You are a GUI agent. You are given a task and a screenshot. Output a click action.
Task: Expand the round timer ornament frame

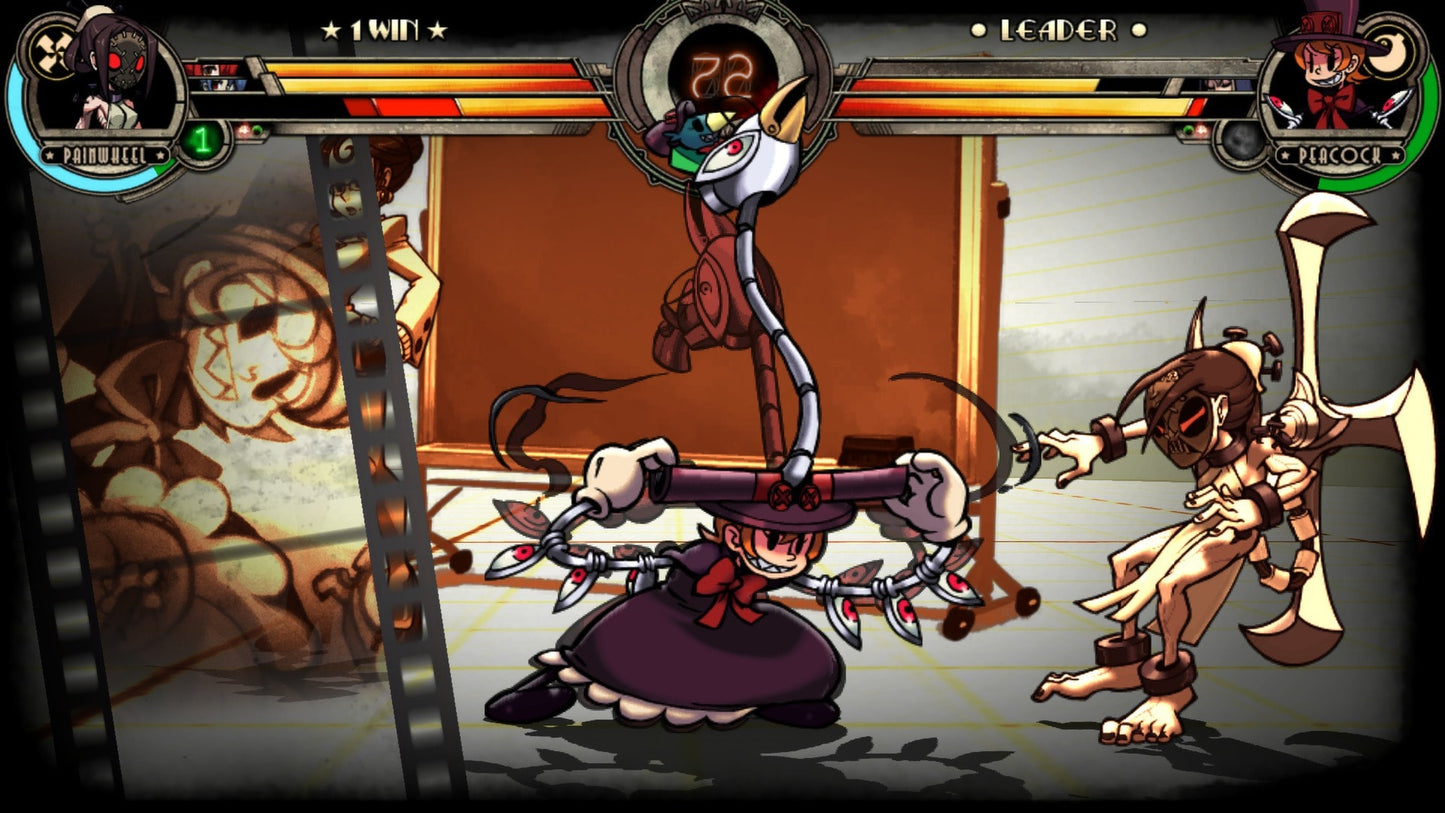(x=659, y=50)
